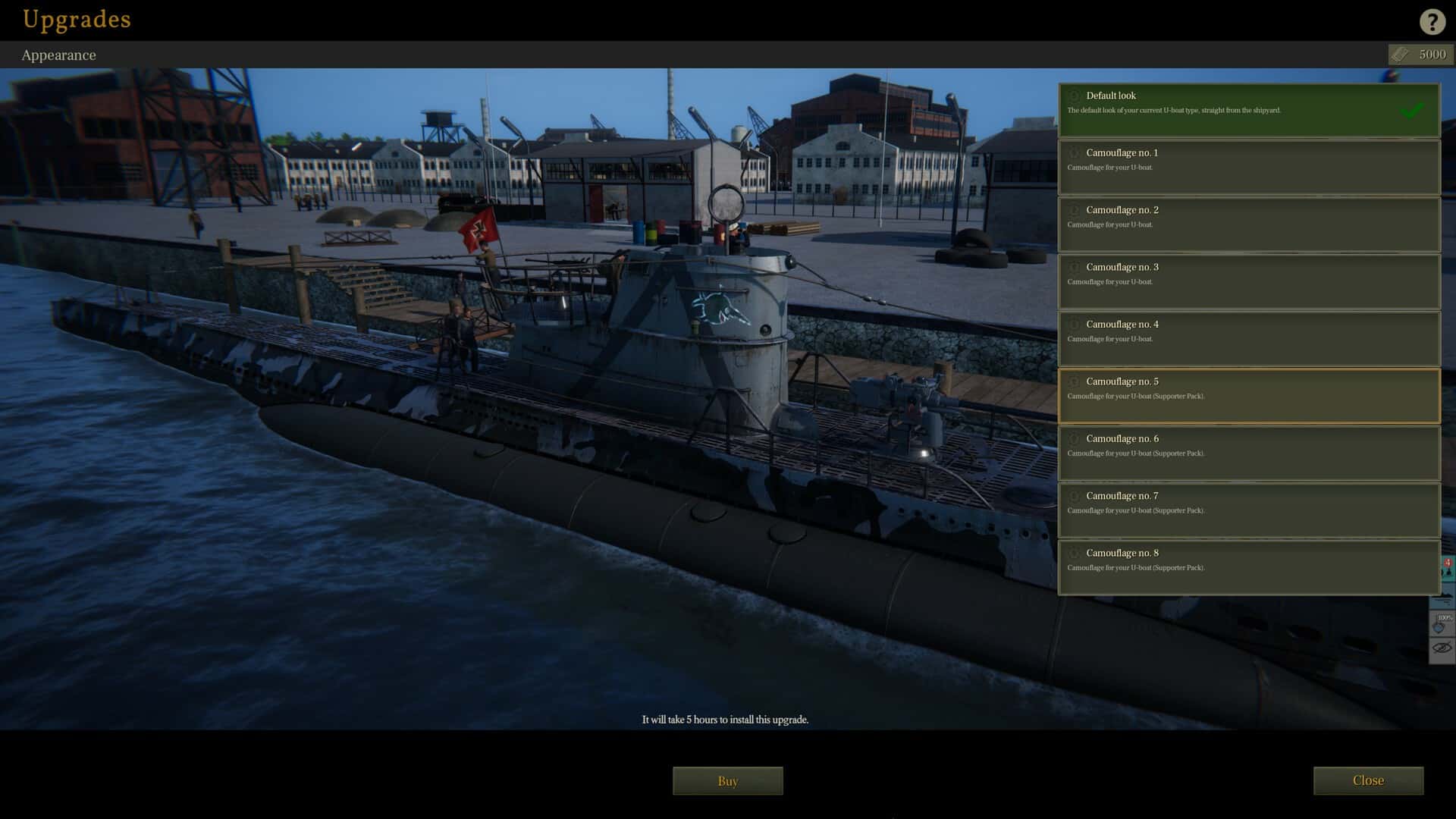Select the Camouflage no. 8 entry
Image resolution: width=1456 pixels, height=819 pixels.
pyautogui.click(x=1248, y=566)
